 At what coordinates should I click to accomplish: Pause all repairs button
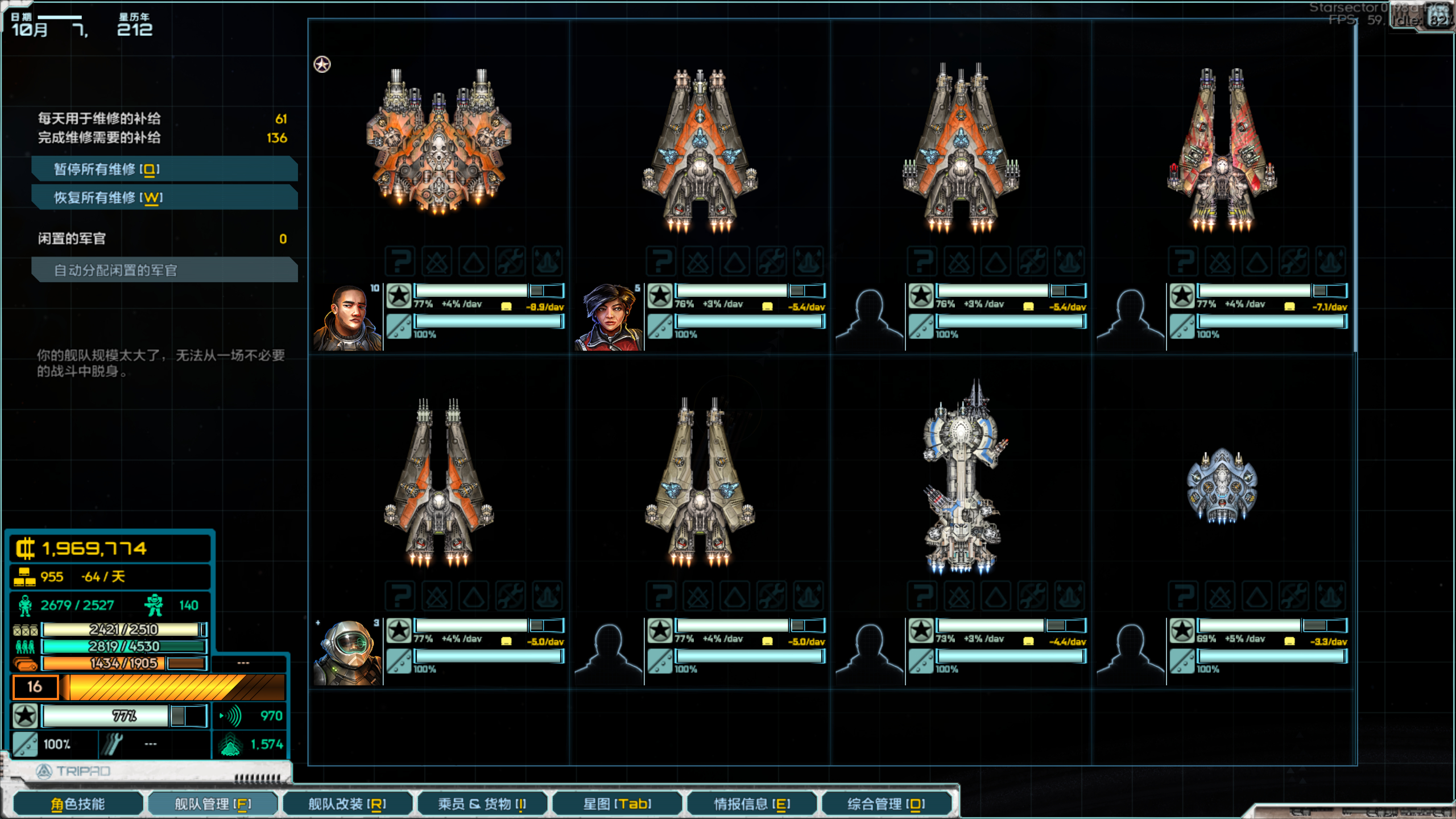tap(164, 169)
